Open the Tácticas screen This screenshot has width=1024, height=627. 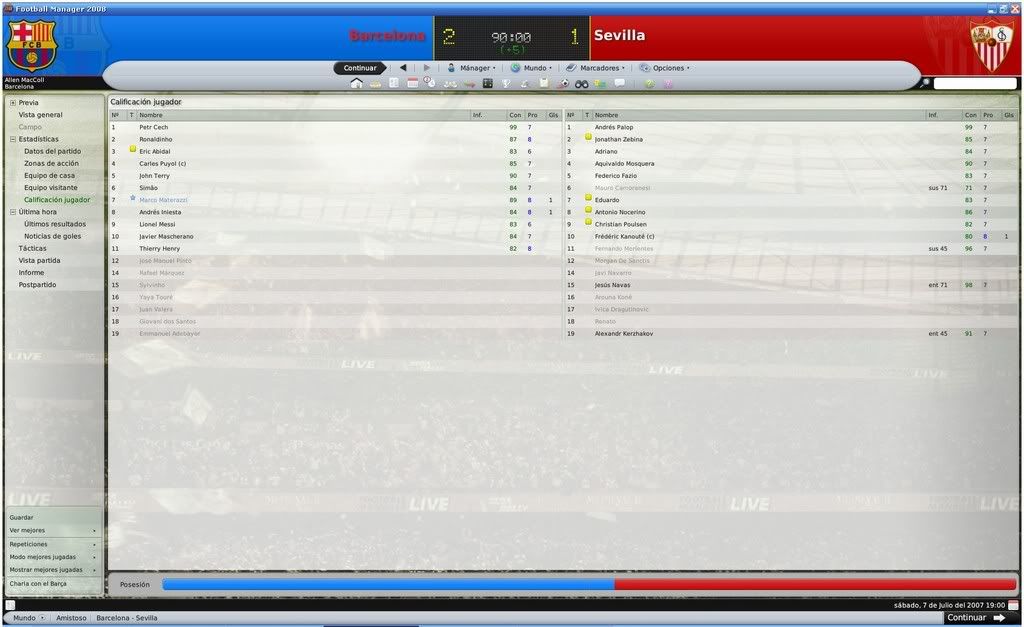tap(32, 248)
